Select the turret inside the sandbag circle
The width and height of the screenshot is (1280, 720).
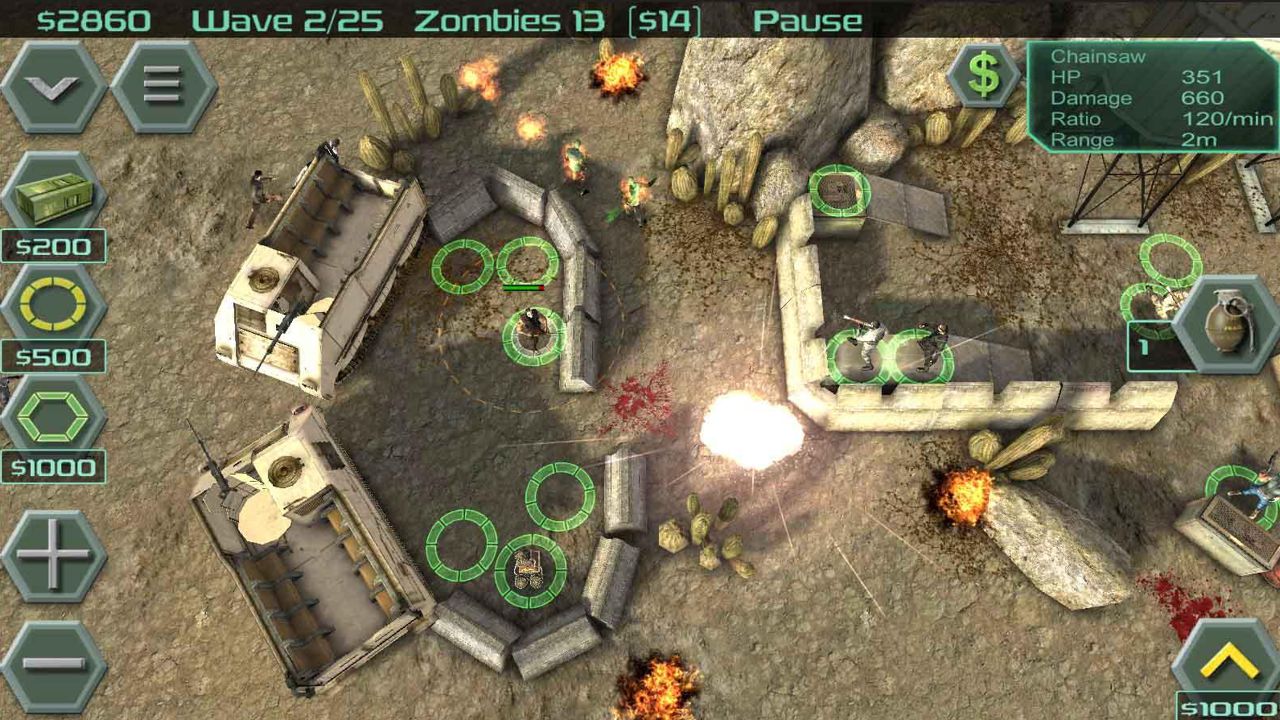[530, 567]
